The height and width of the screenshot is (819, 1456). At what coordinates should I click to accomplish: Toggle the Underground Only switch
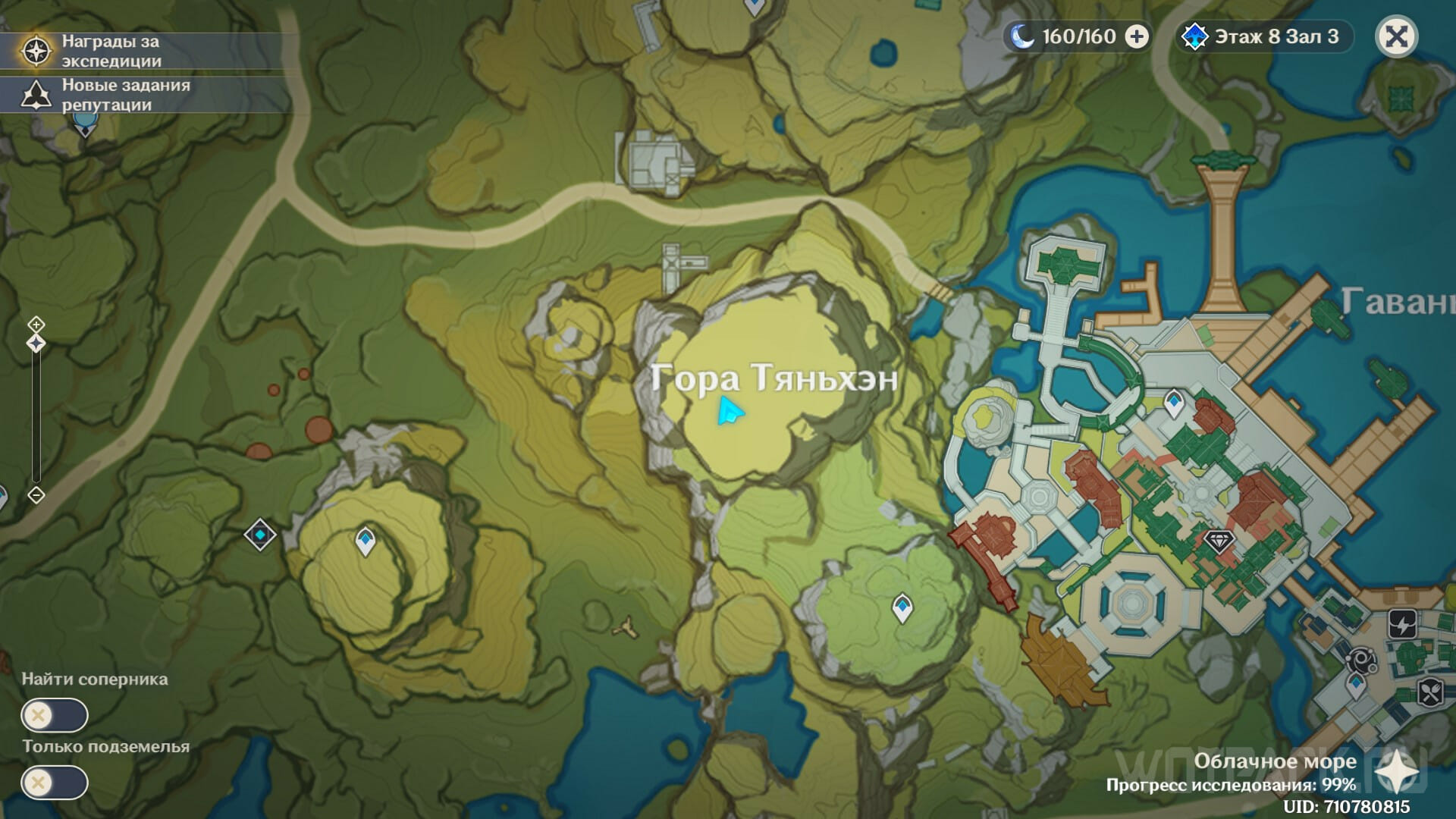(x=55, y=782)
